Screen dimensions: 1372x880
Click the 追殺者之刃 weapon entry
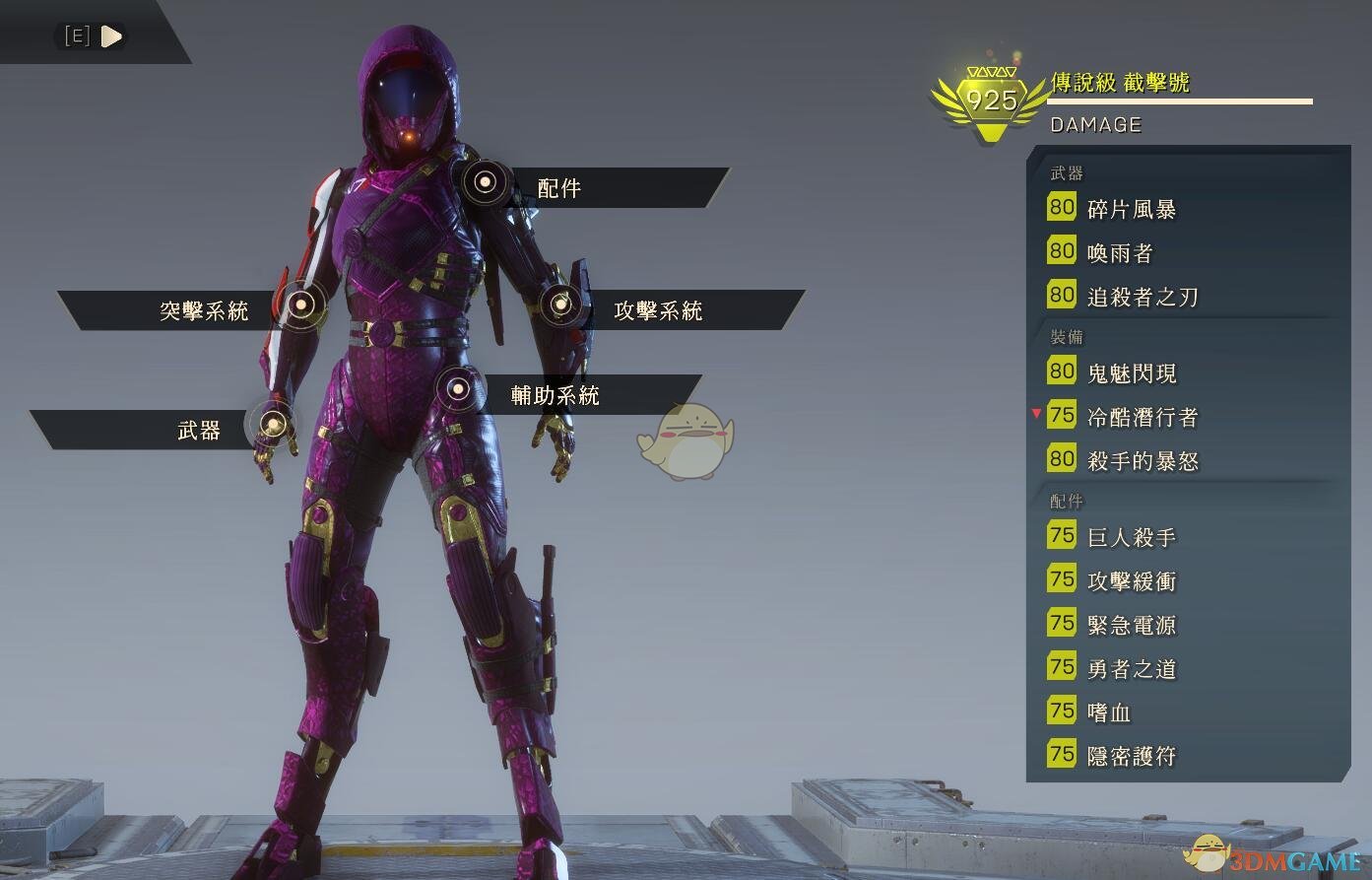(1142, 297)
